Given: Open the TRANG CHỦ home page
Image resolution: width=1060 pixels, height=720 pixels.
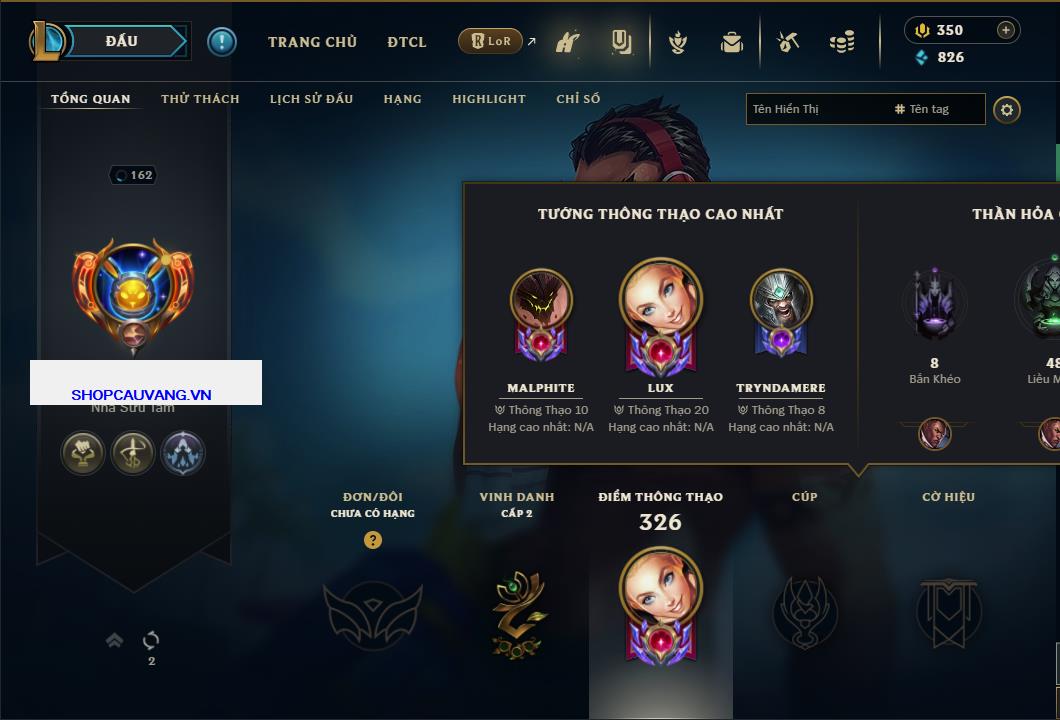Looking at the screenshot, I should tap(312, 42).
